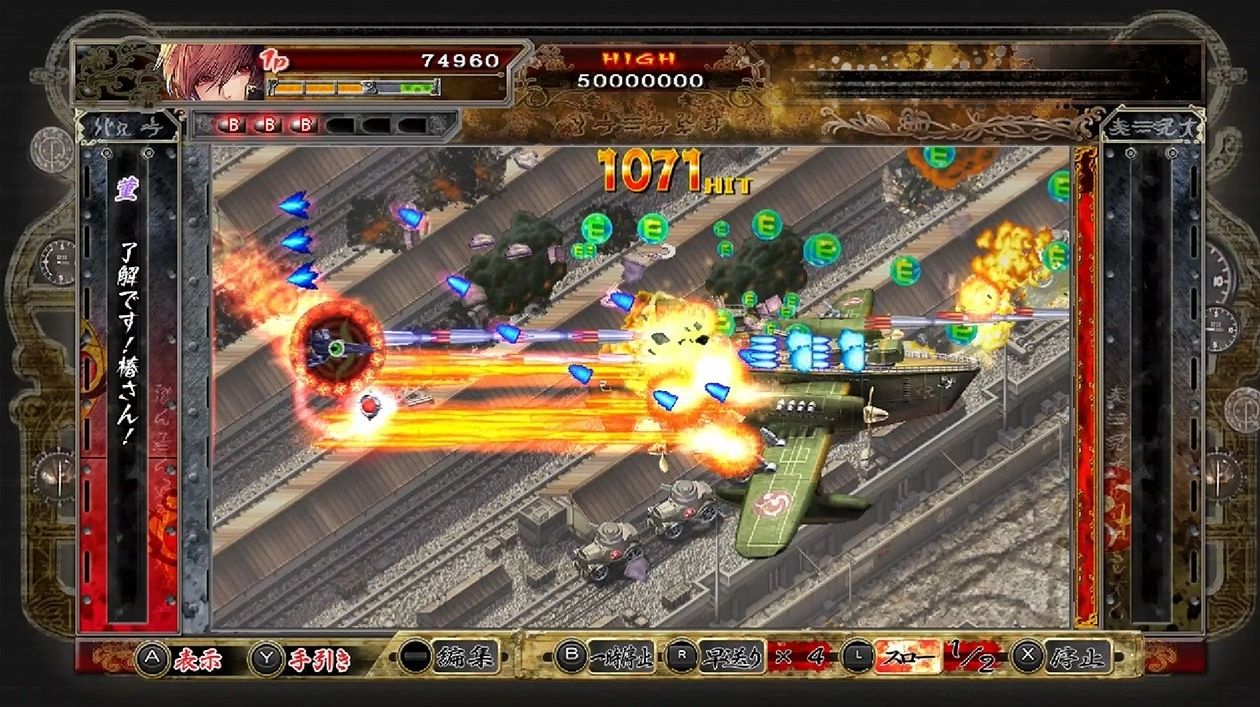Activate the スロー slow-motion control
The height and width of the screenshot is (707, 1260).
click(908, 657)
